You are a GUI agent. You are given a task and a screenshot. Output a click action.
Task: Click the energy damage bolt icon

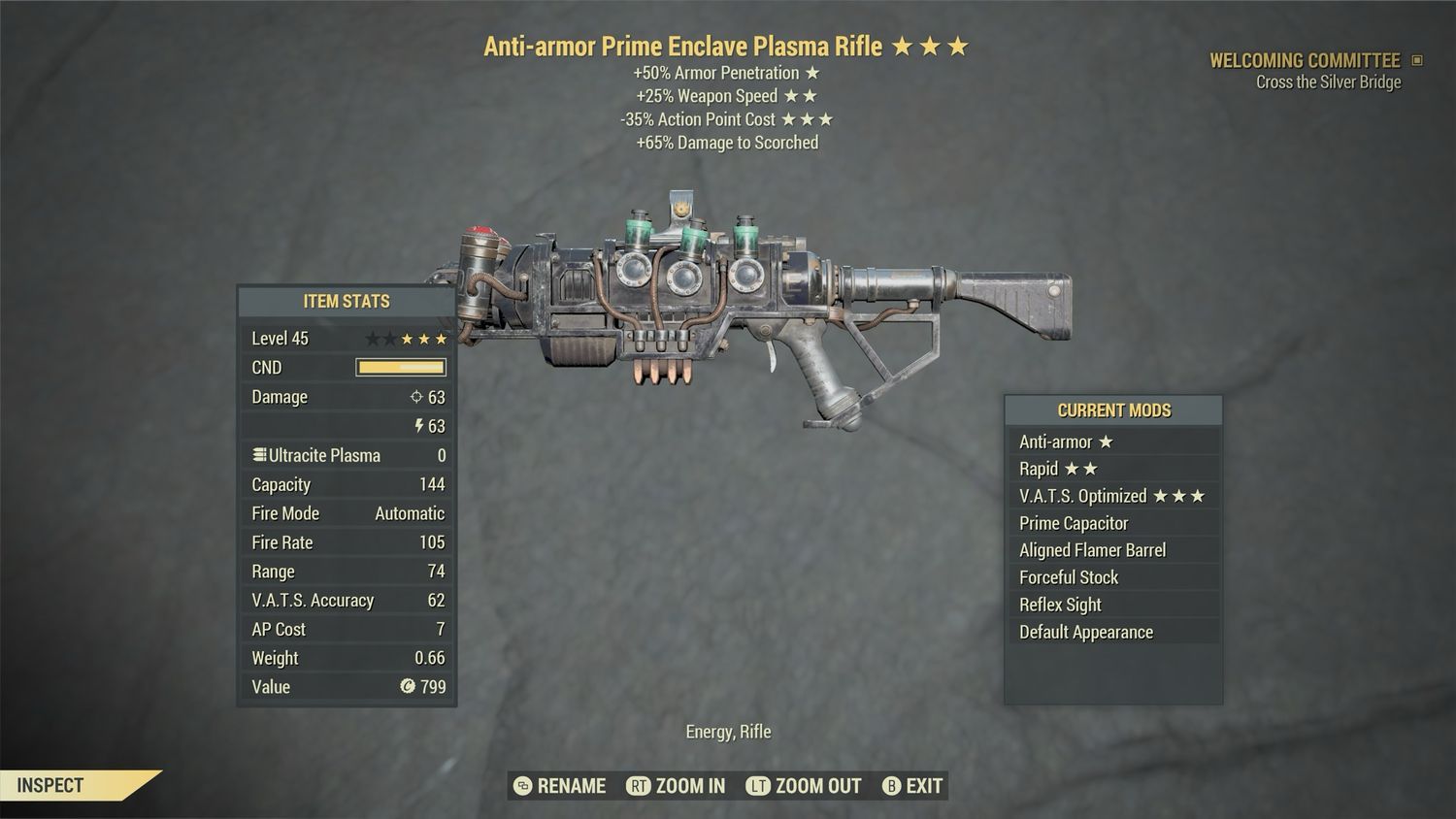pyautogui.click(x=417, y=425)
